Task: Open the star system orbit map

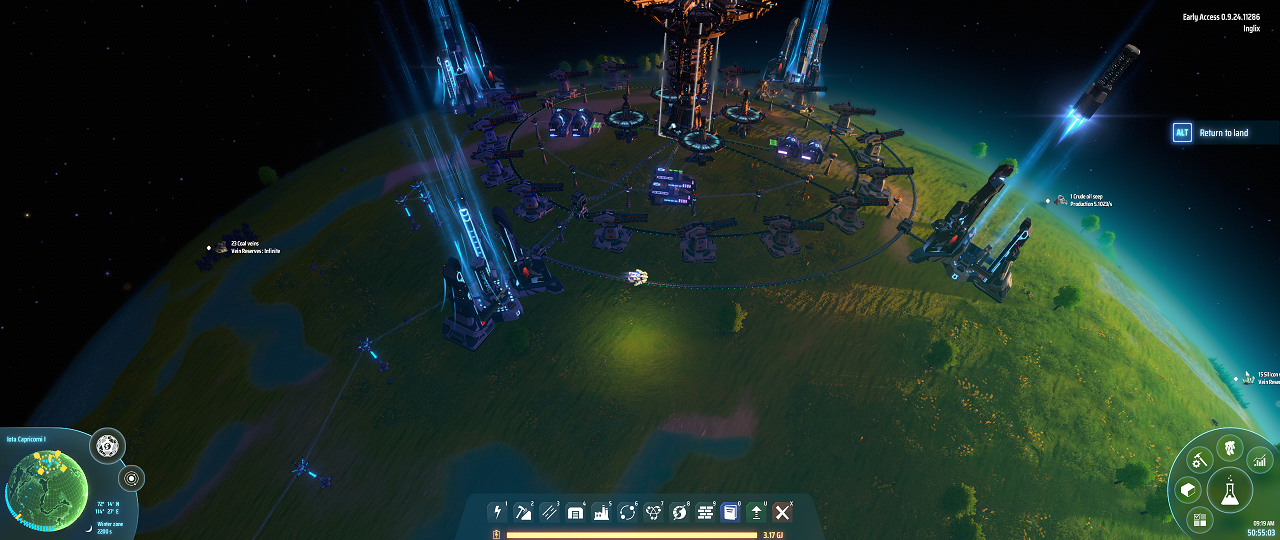Action: (131, 478)
